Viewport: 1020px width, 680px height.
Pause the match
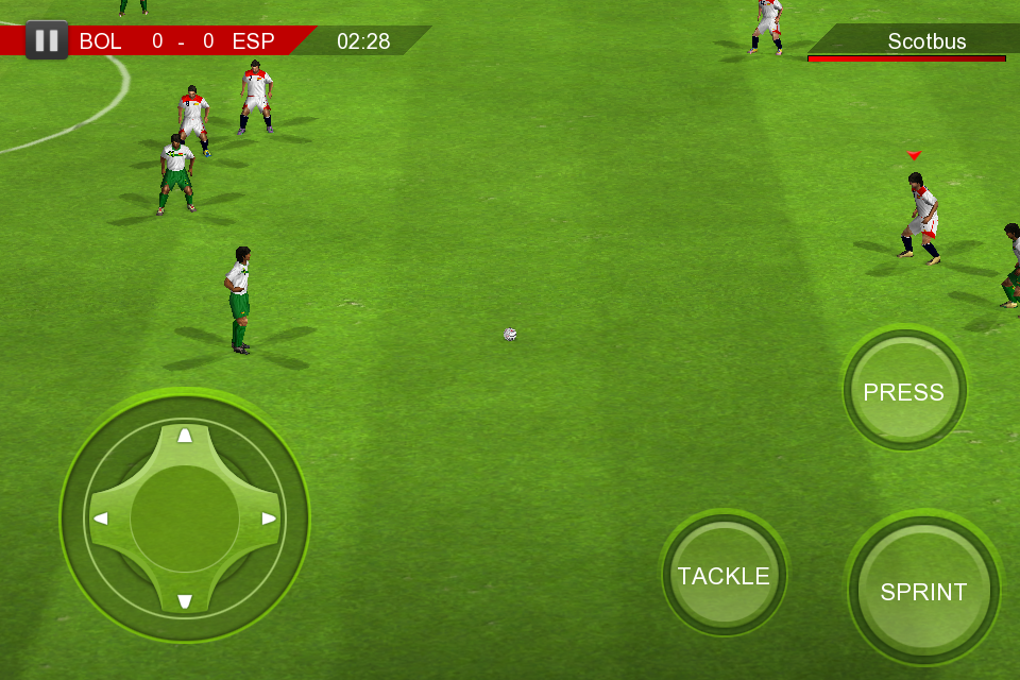[46, 41]
